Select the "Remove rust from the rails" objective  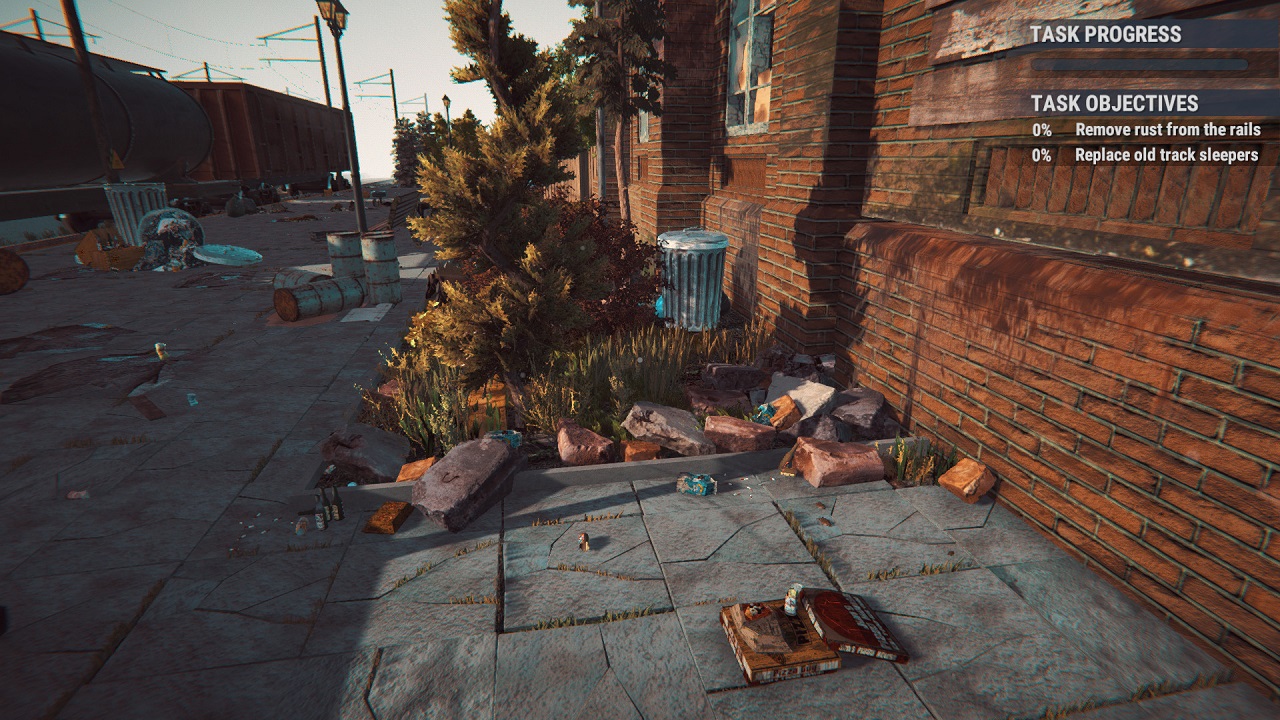coord(1167,130)
